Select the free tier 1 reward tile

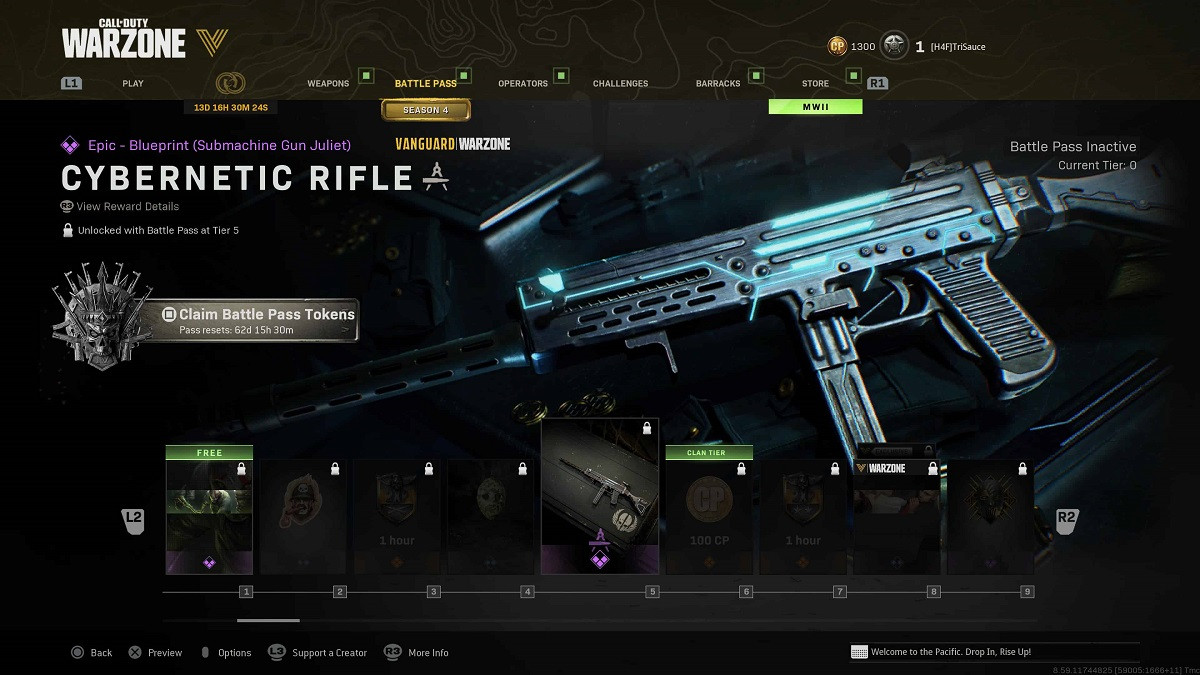[209, 515]
